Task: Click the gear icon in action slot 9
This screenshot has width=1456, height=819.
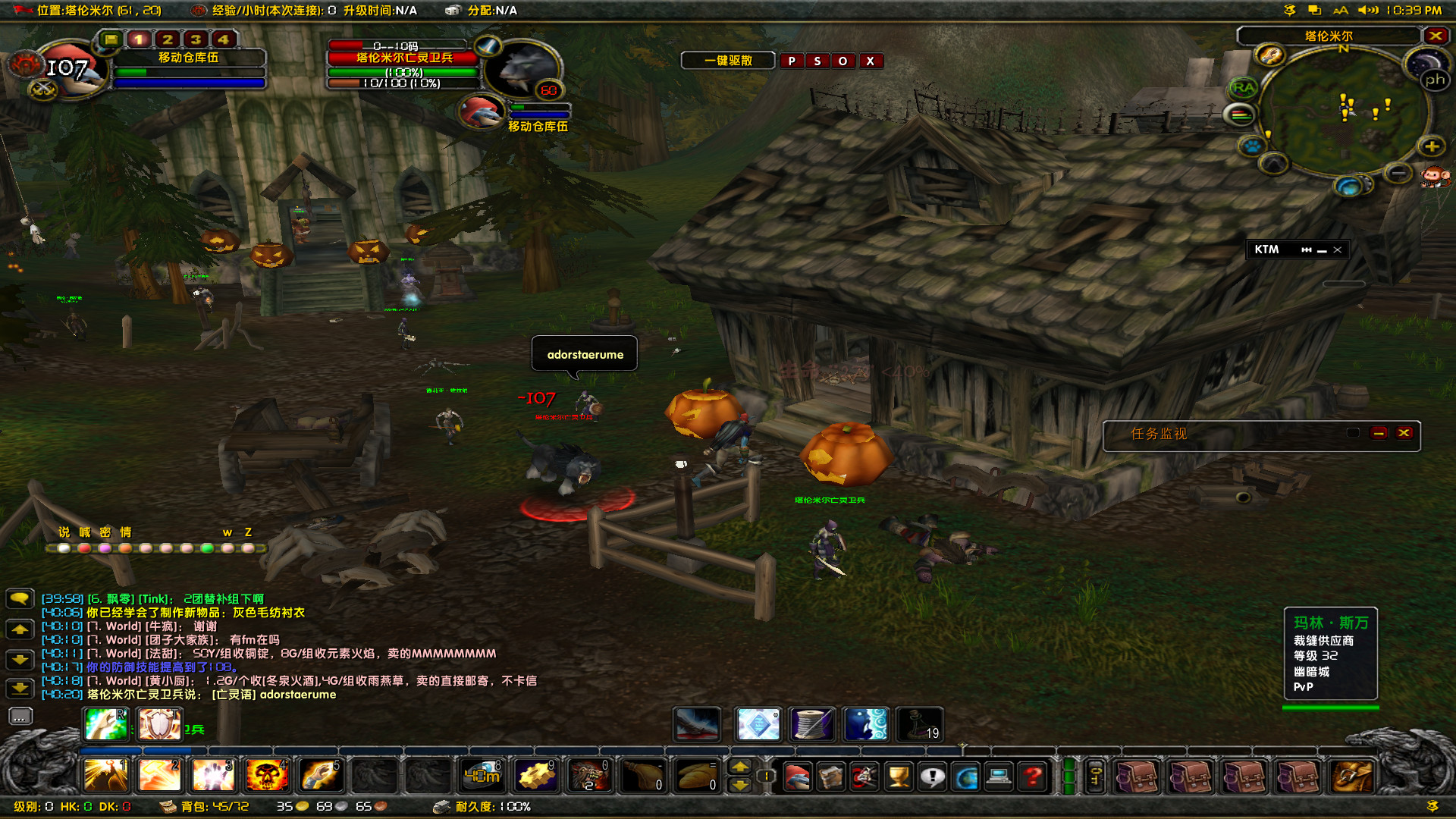Action: (536, 775)
